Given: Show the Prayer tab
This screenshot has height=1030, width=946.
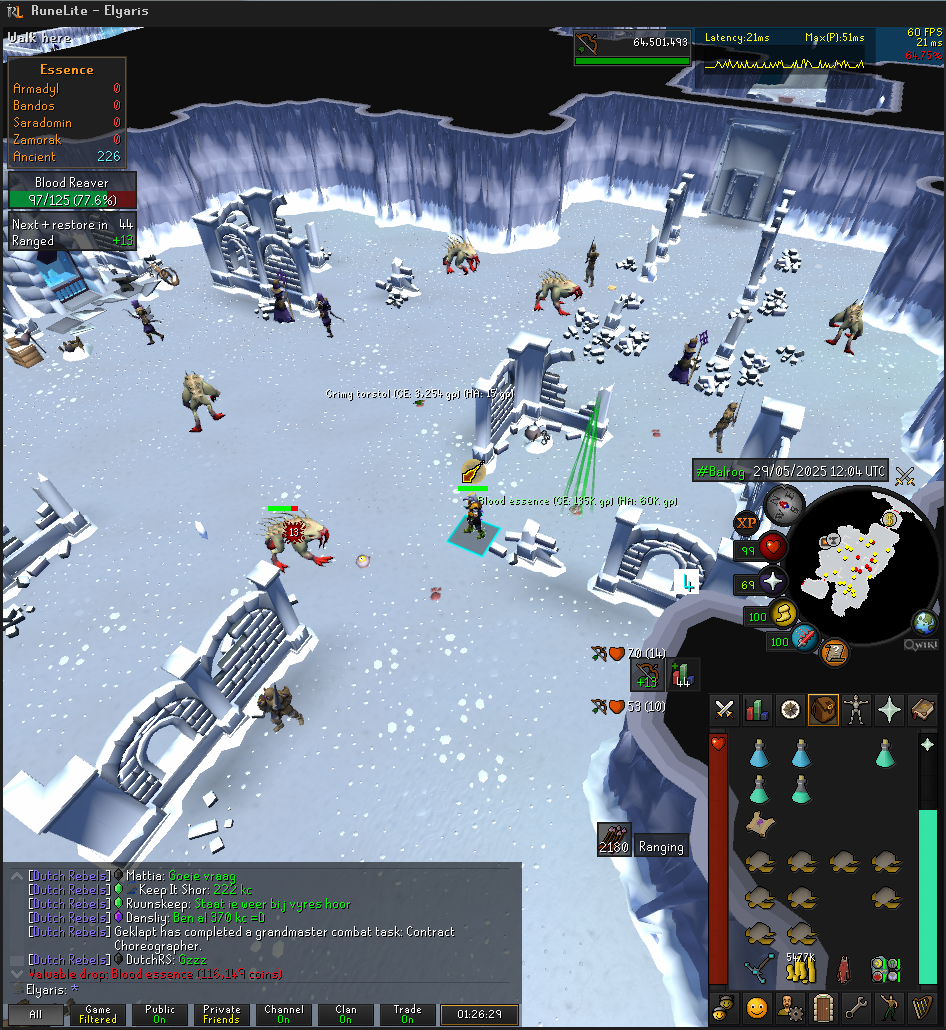Looking at the screenshot, I should pos(888,710).
